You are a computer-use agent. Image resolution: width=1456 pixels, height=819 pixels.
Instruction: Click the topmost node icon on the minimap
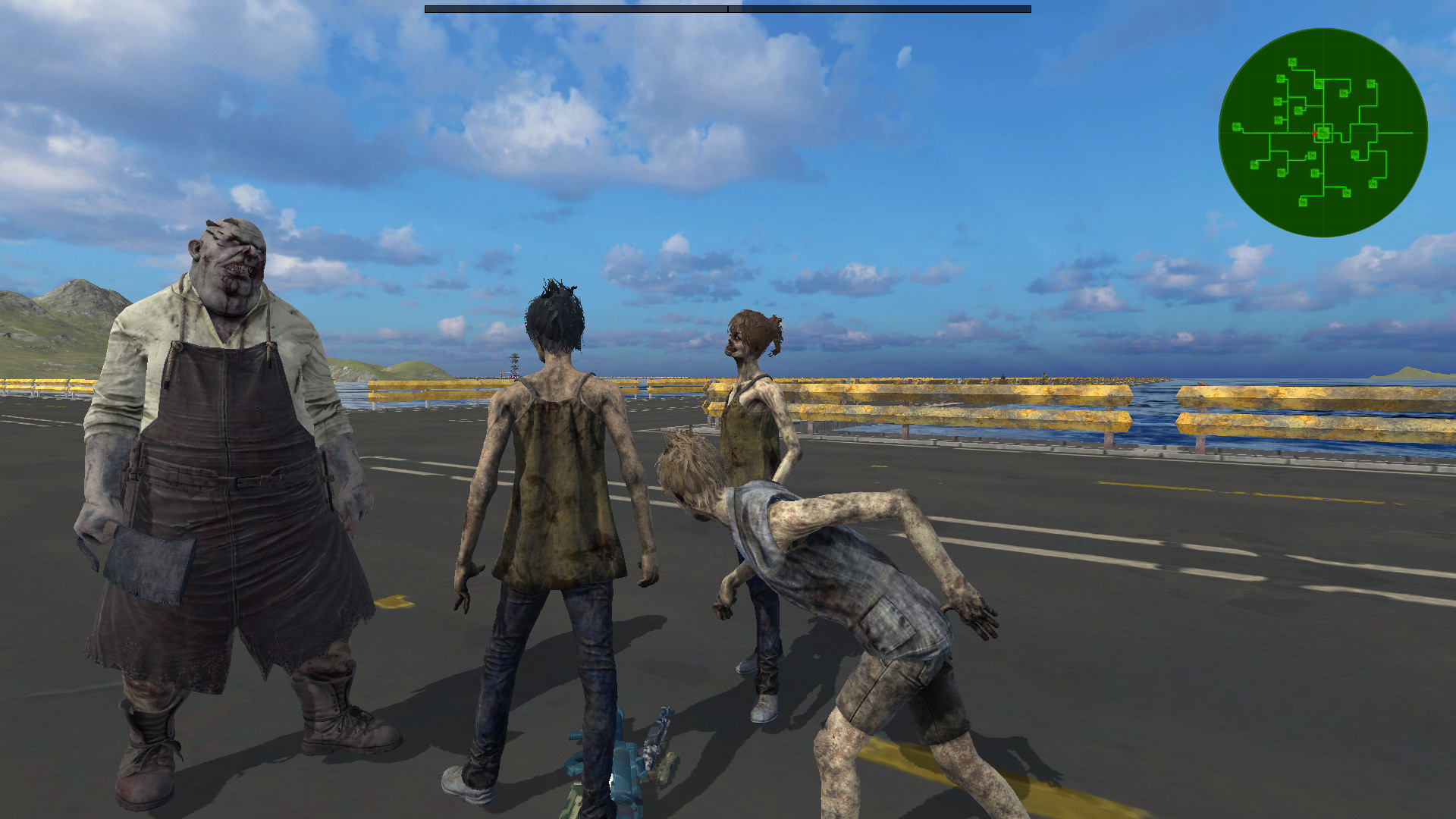1292,61
